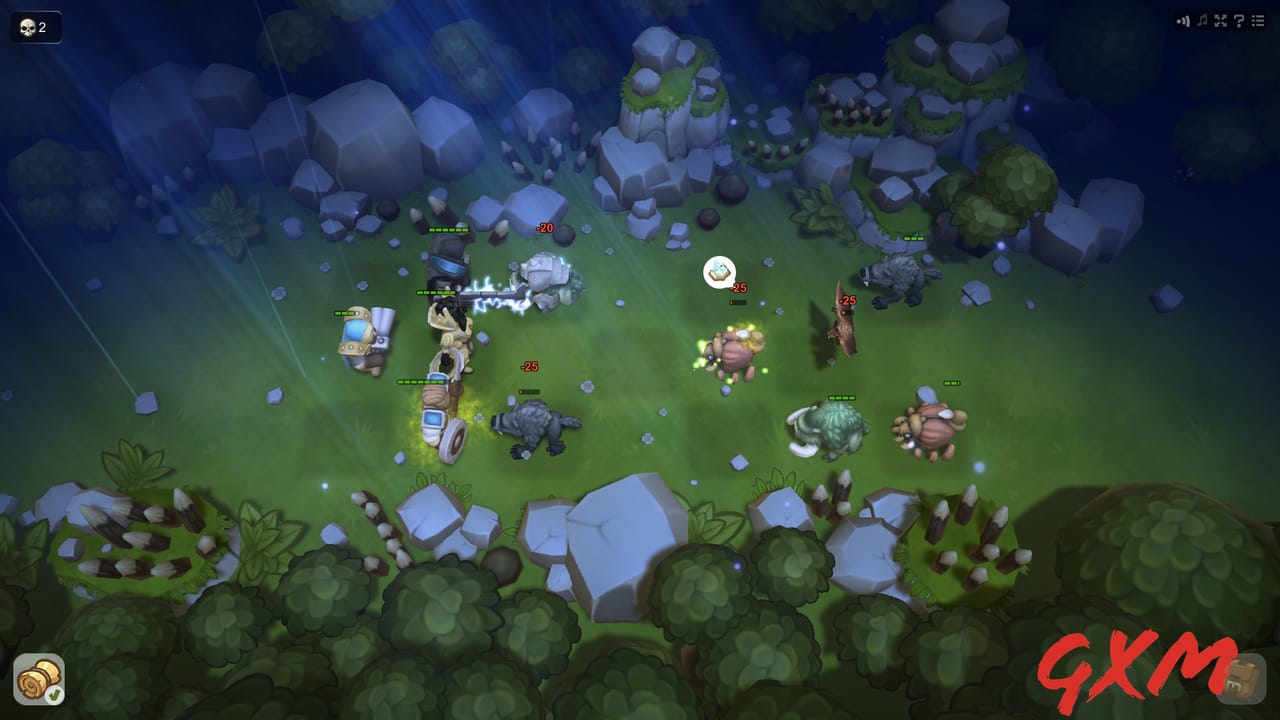Open the options list next to the help icon

[x=1257, y=20]
